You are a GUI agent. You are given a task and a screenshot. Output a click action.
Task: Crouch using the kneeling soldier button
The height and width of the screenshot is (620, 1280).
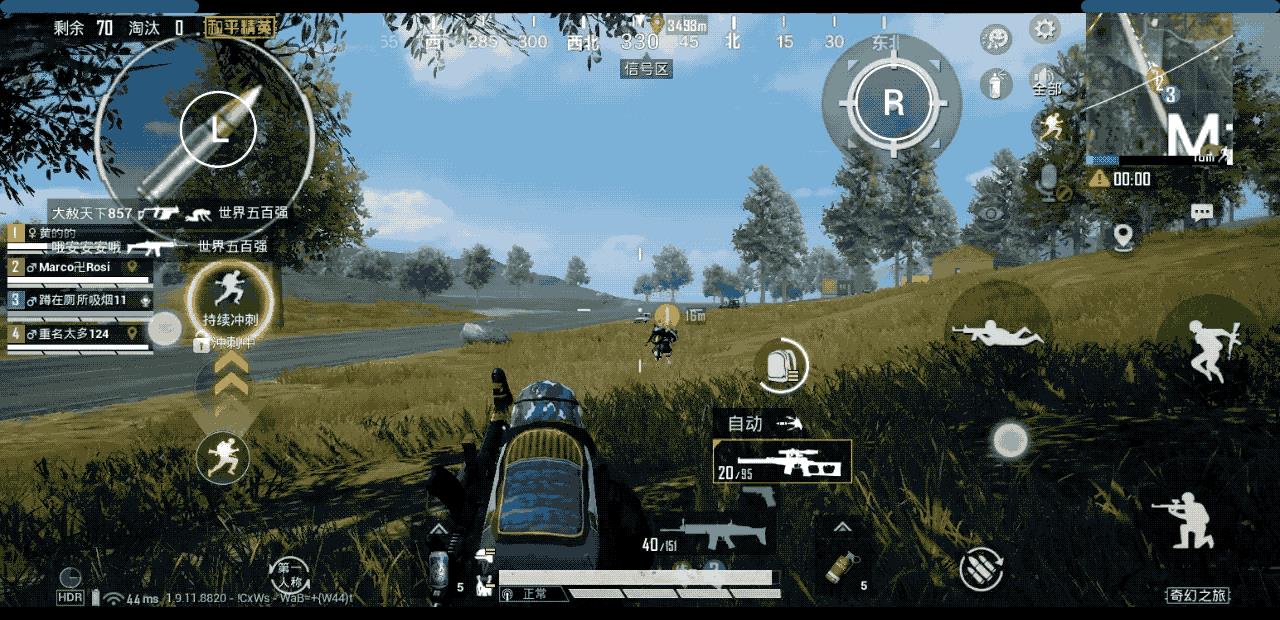pyautogui.click(x=1182, y=520)
